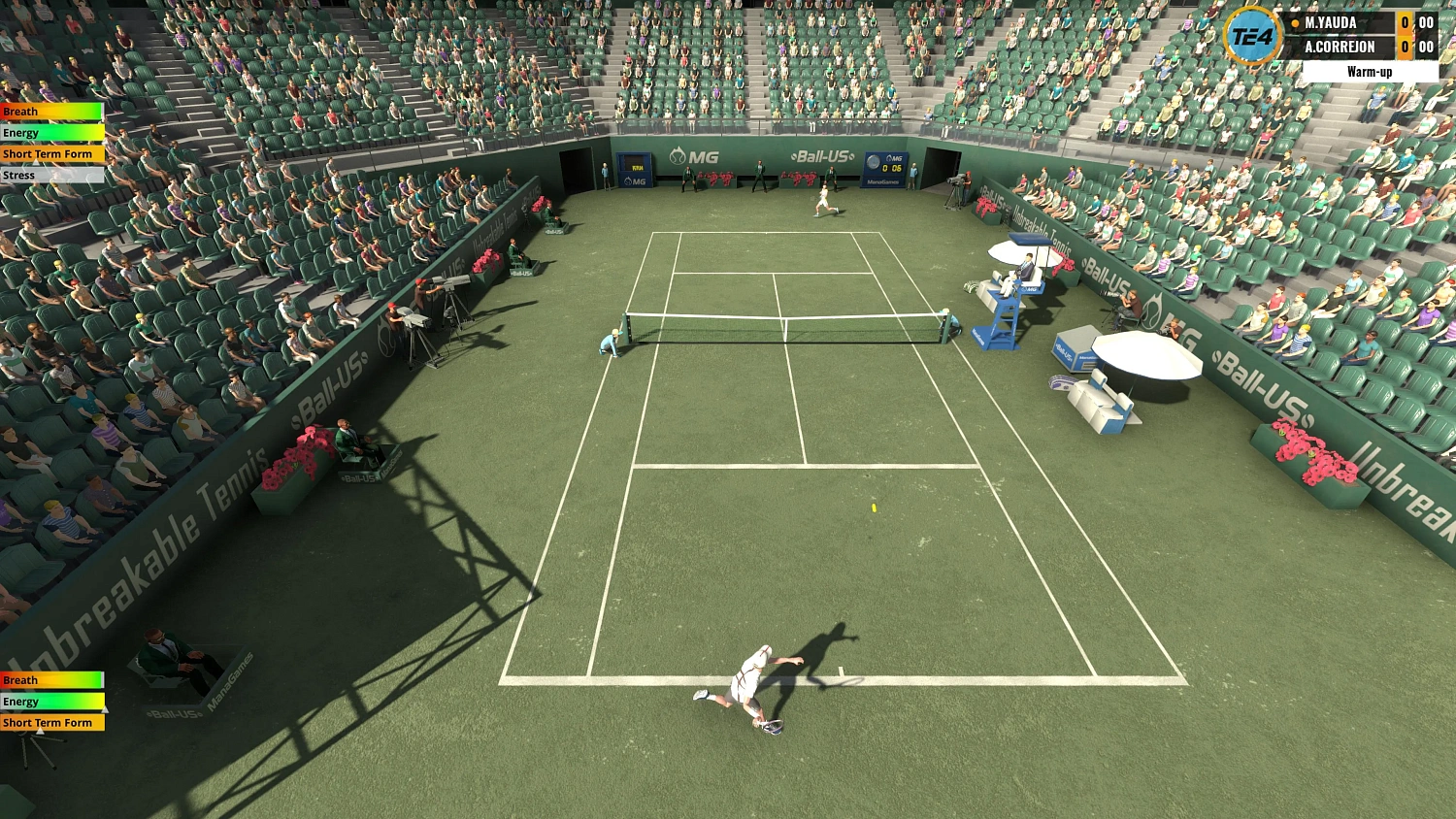Click the TE4 circular logo badge
Screen dimensions: 1456x819
1250,37
